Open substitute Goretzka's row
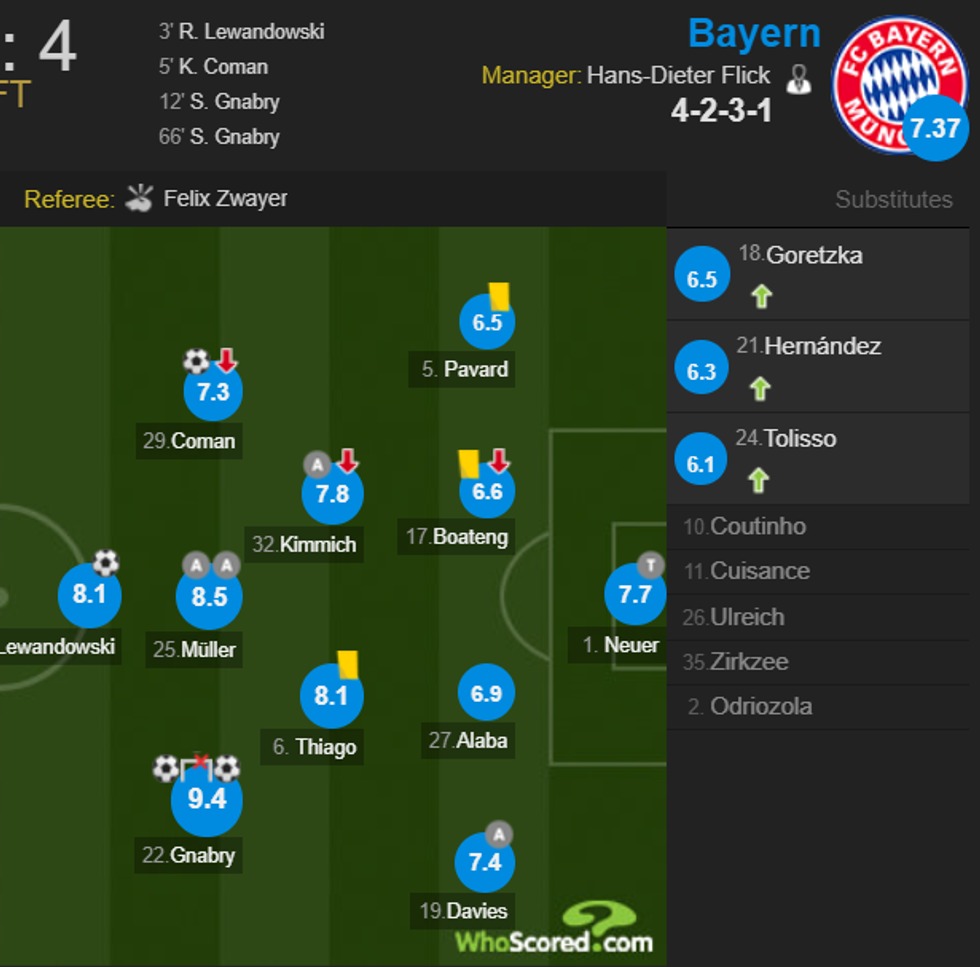Viewport: 980px width, 967px height. 817,274
